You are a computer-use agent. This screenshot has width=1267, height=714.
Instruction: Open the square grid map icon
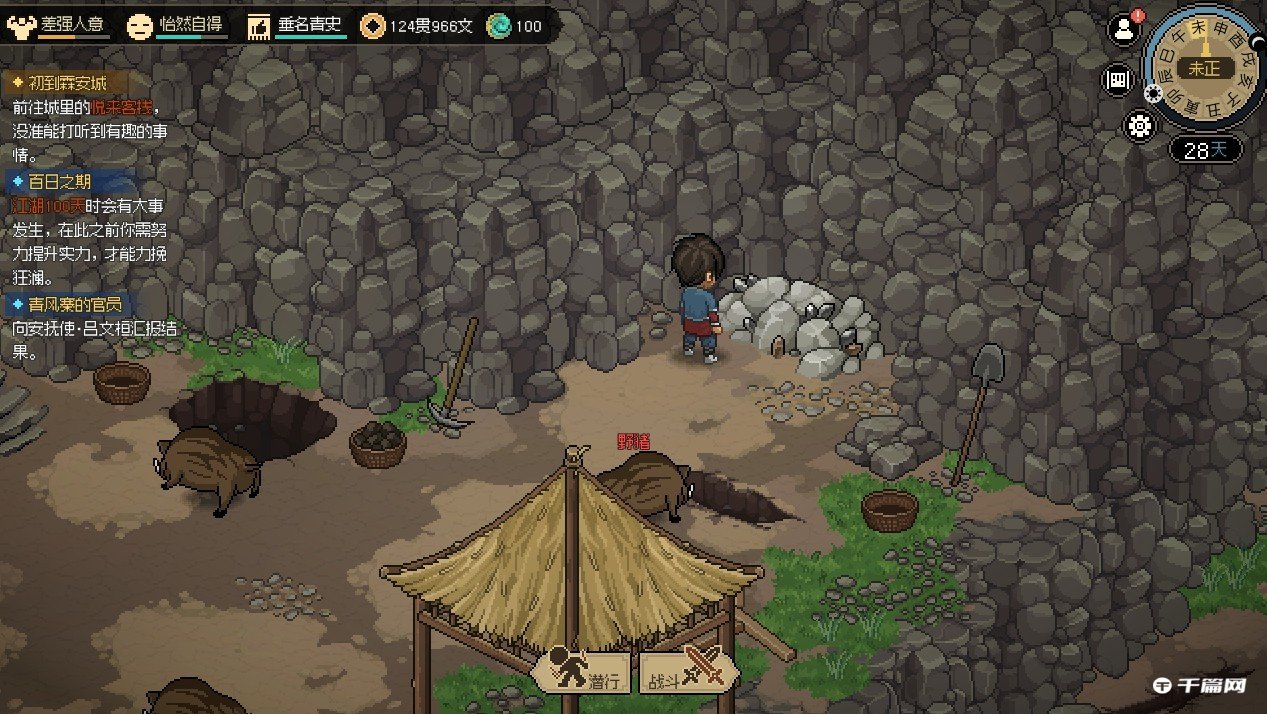click(x=1117, y=80)
